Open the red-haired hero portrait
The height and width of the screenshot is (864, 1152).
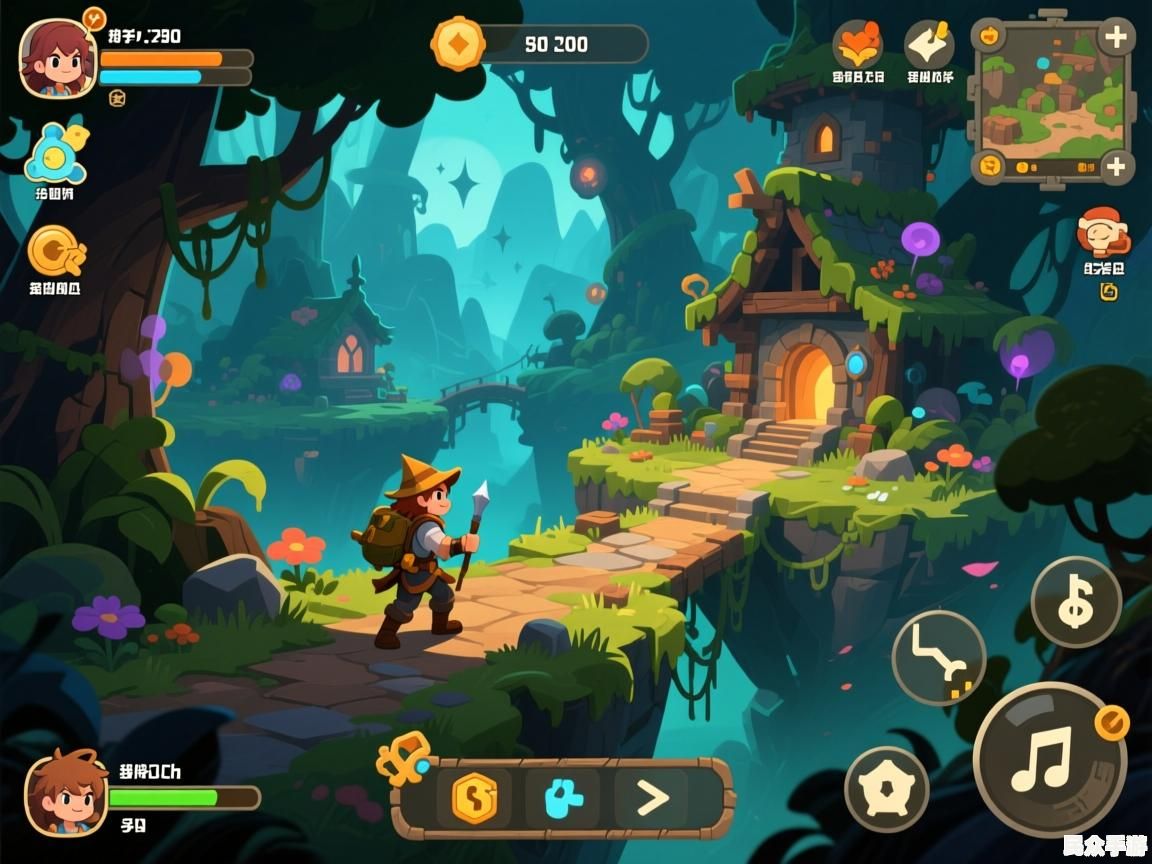[57, 59]
